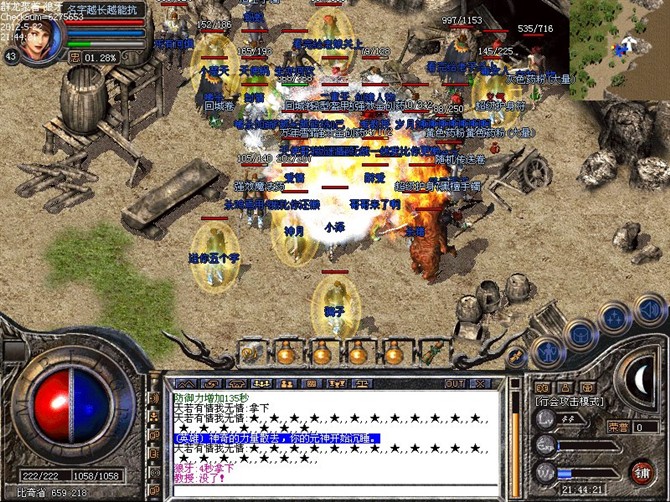This screenshot has height=502, width=670.
Task: Click the crescent moon day-night dial
Action: pos(642,375)
